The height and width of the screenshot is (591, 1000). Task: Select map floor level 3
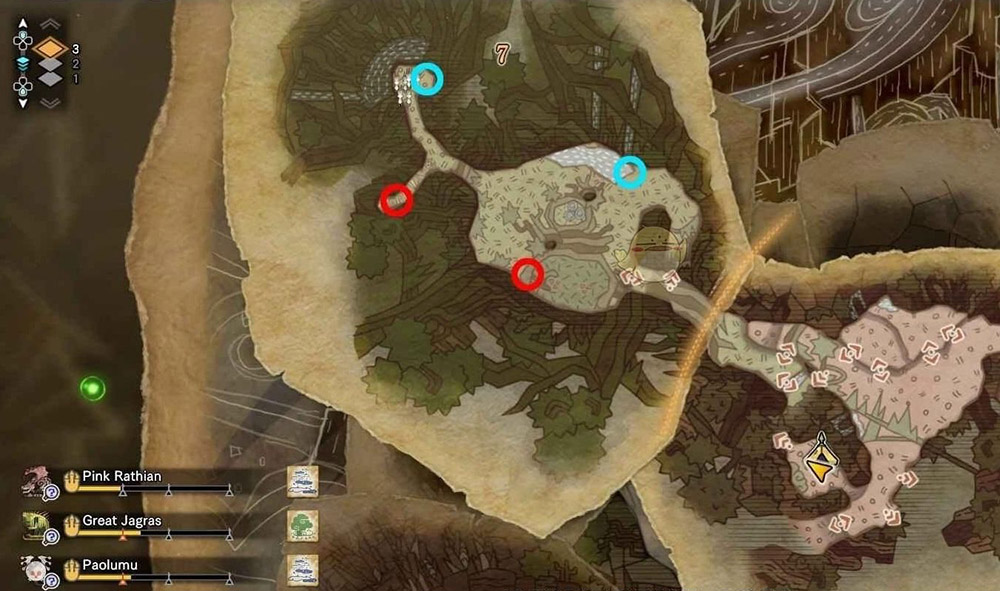[x=50, y=47]
